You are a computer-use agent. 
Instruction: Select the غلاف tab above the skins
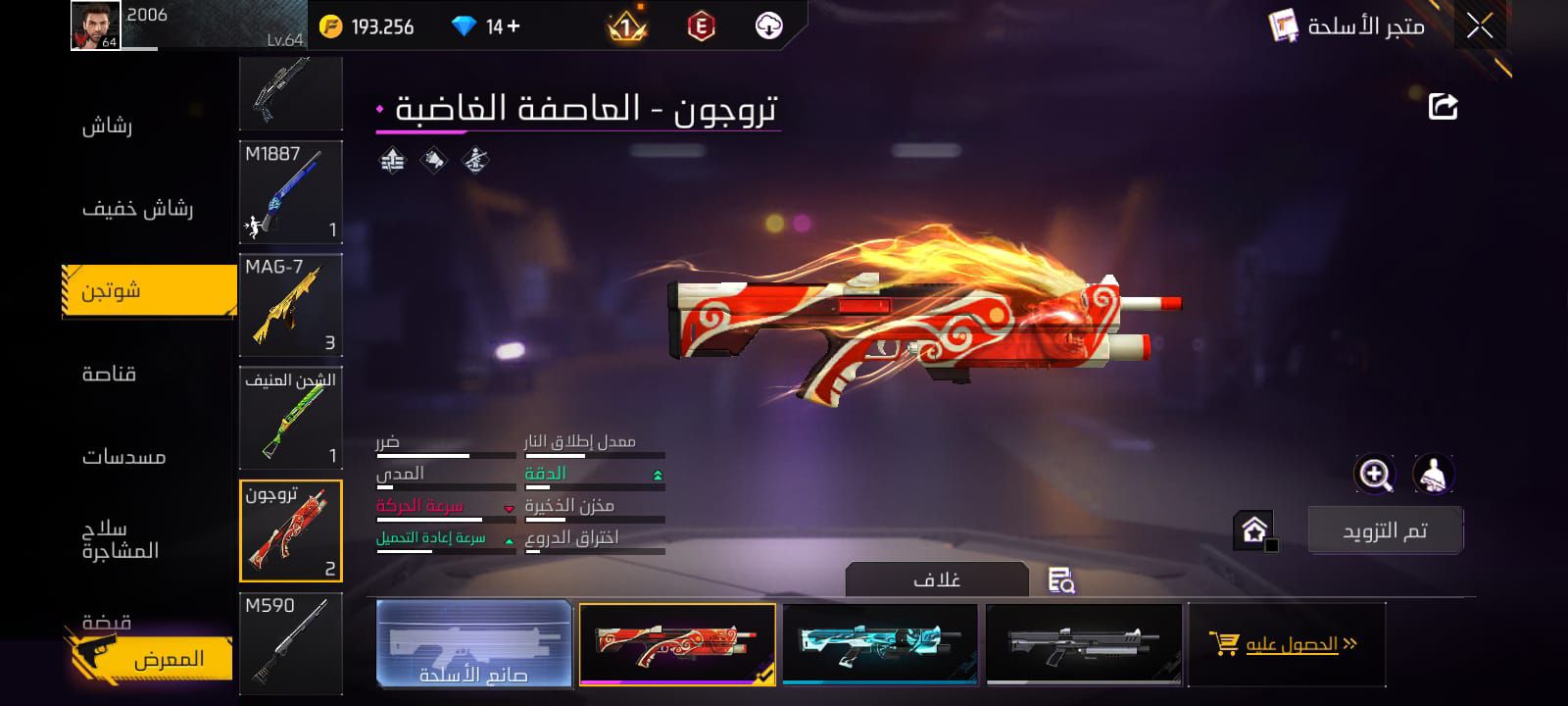pyautogui.click(x=938, y=578)
